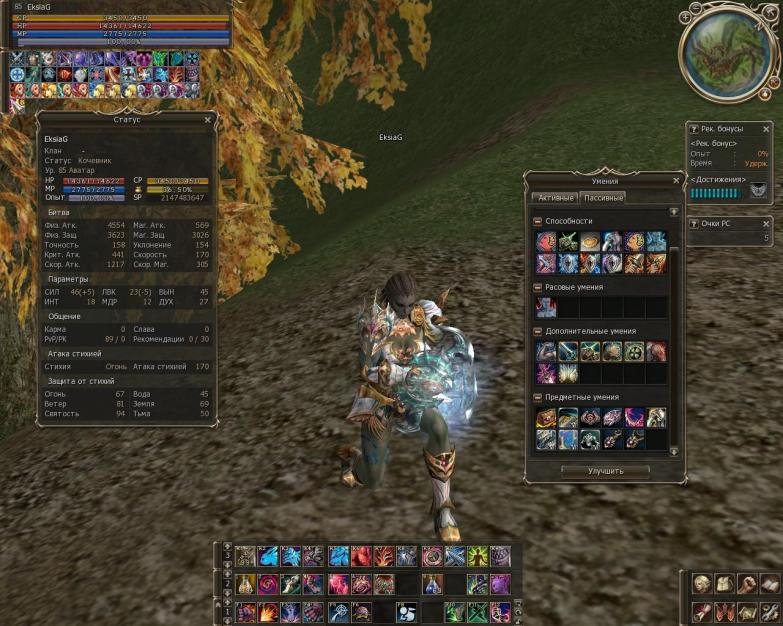
Task: Close the Статус character window
Action: (x=208, y=119)
